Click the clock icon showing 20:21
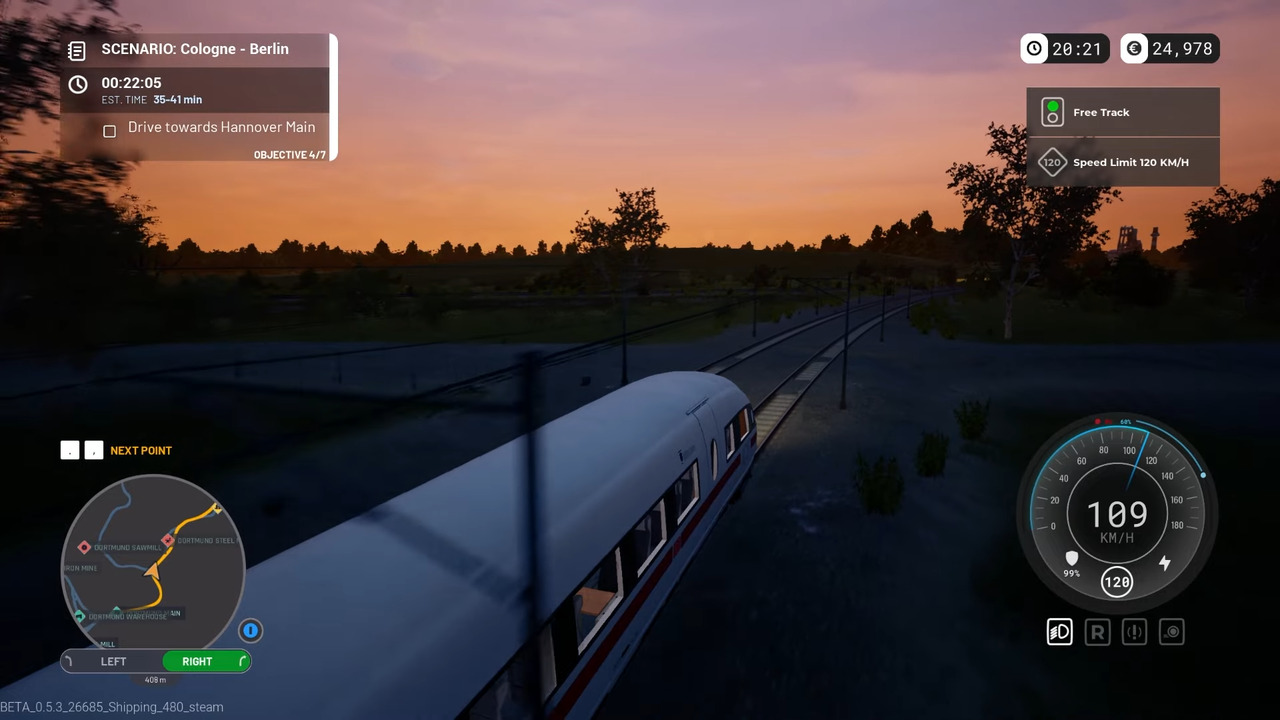The width and height of the screenshot is (1280, 720). click(1034, 48)
